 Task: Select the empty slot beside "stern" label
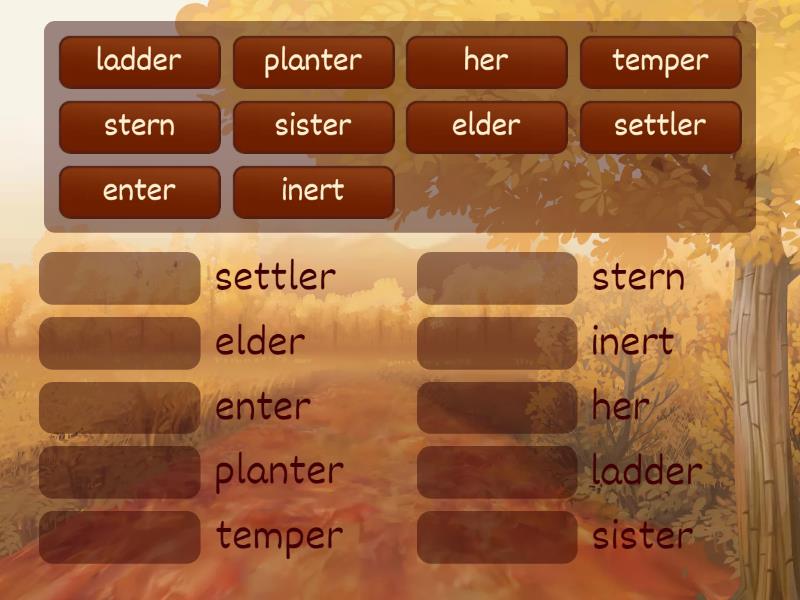click(x=497, y=279)
